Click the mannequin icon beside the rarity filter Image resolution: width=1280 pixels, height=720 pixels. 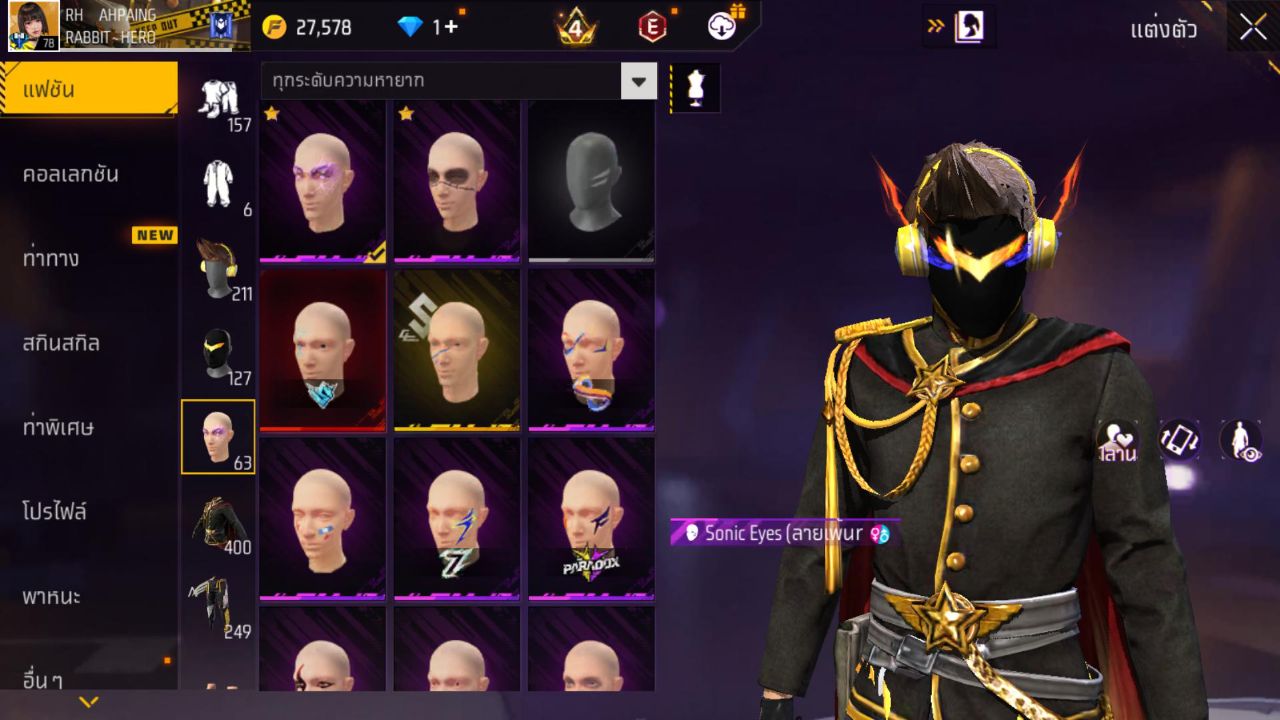tap(694, 87)
